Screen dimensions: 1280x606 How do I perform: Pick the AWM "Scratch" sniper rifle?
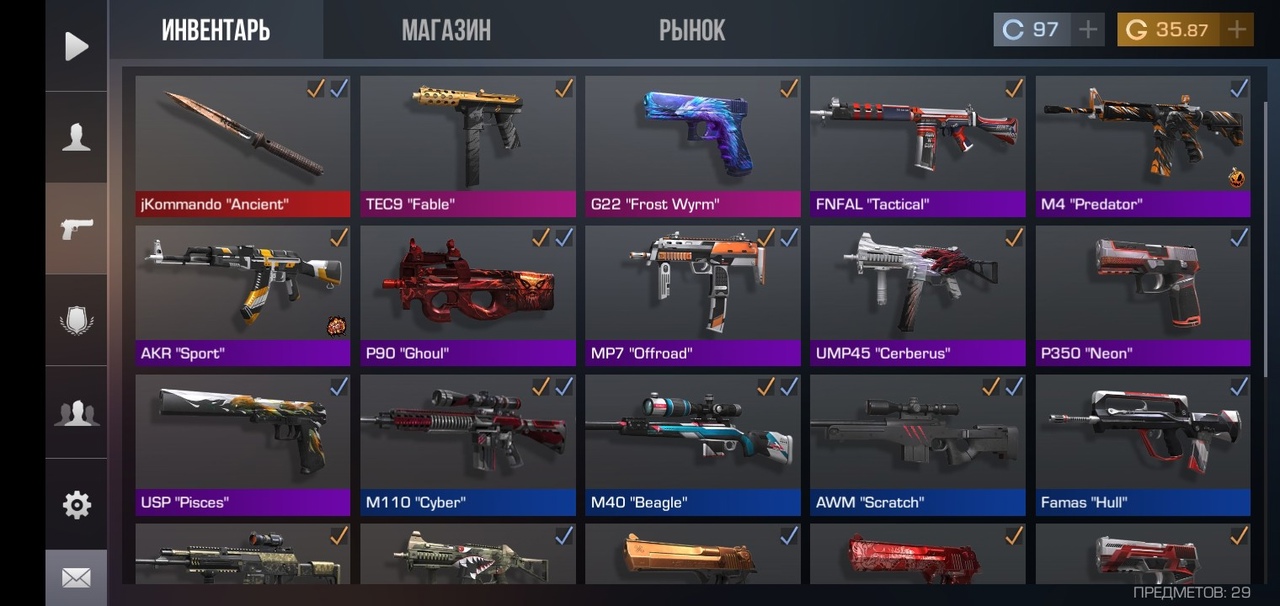(x=918, y=444)
